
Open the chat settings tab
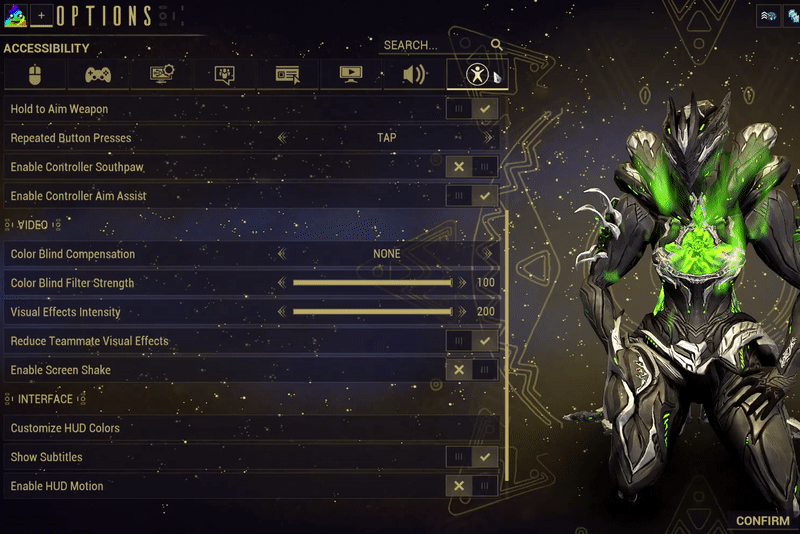pos(224,74)
